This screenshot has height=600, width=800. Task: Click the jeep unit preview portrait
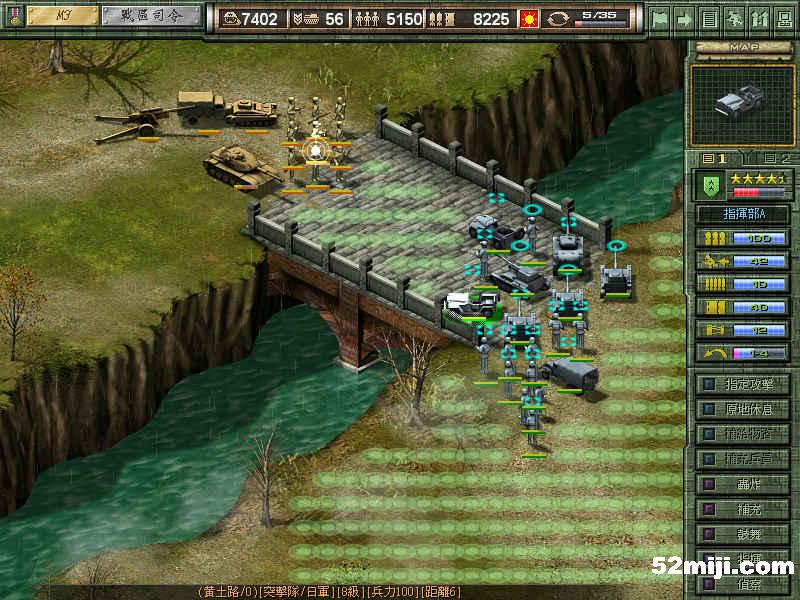[741, 101]
